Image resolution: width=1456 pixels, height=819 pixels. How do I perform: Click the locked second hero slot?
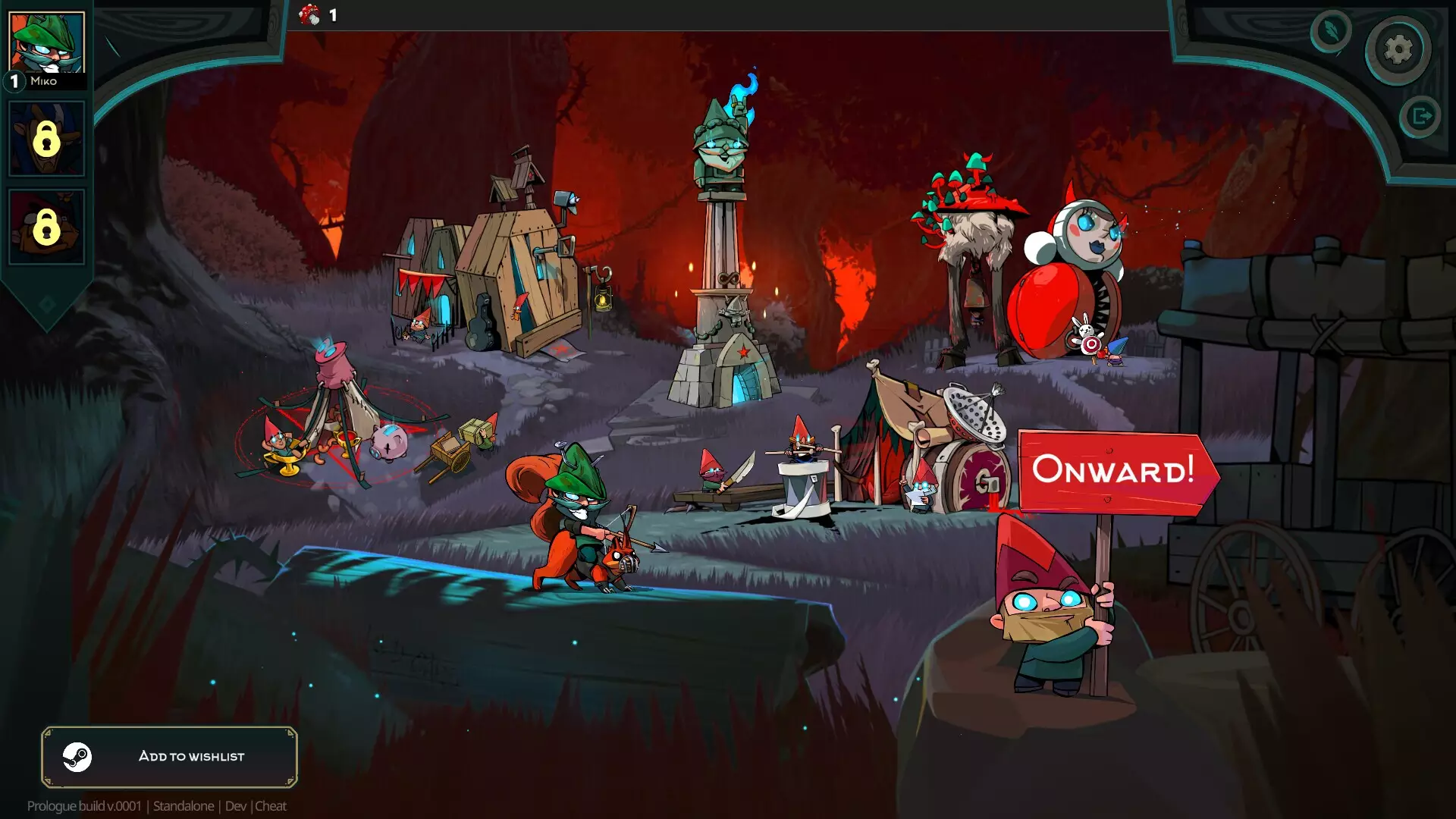46,137
